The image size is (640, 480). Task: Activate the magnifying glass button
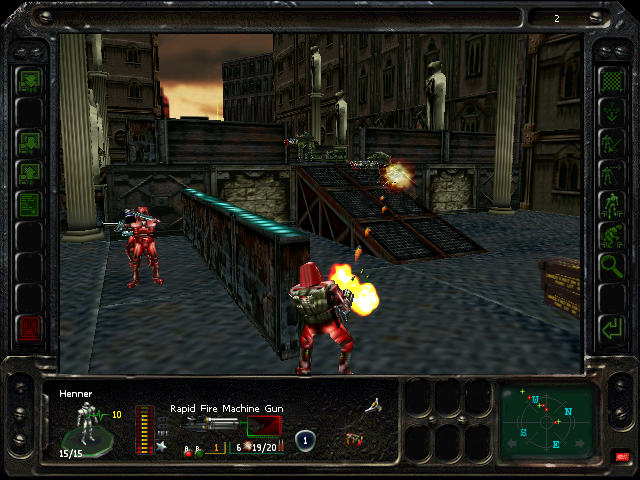(x=610, y=266)
